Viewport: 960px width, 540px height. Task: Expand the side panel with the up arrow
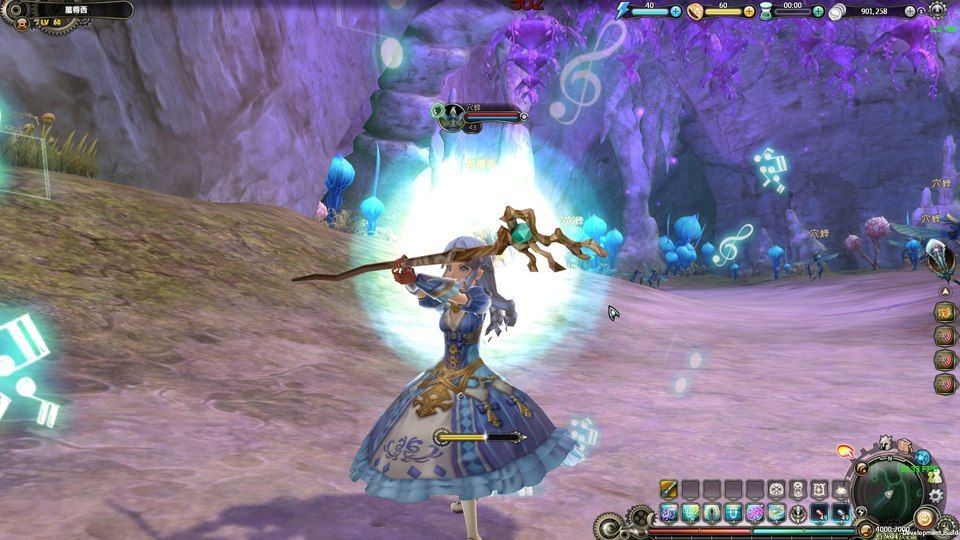point(944,291)
